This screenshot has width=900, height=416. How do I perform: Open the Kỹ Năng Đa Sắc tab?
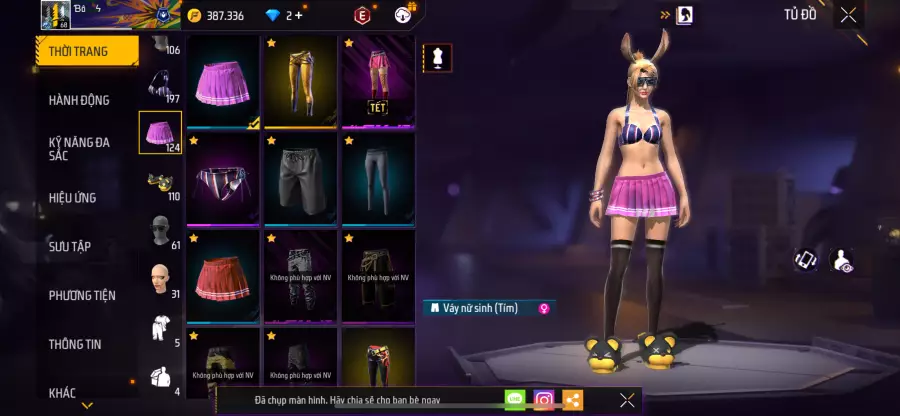click(x=80, y=149)
